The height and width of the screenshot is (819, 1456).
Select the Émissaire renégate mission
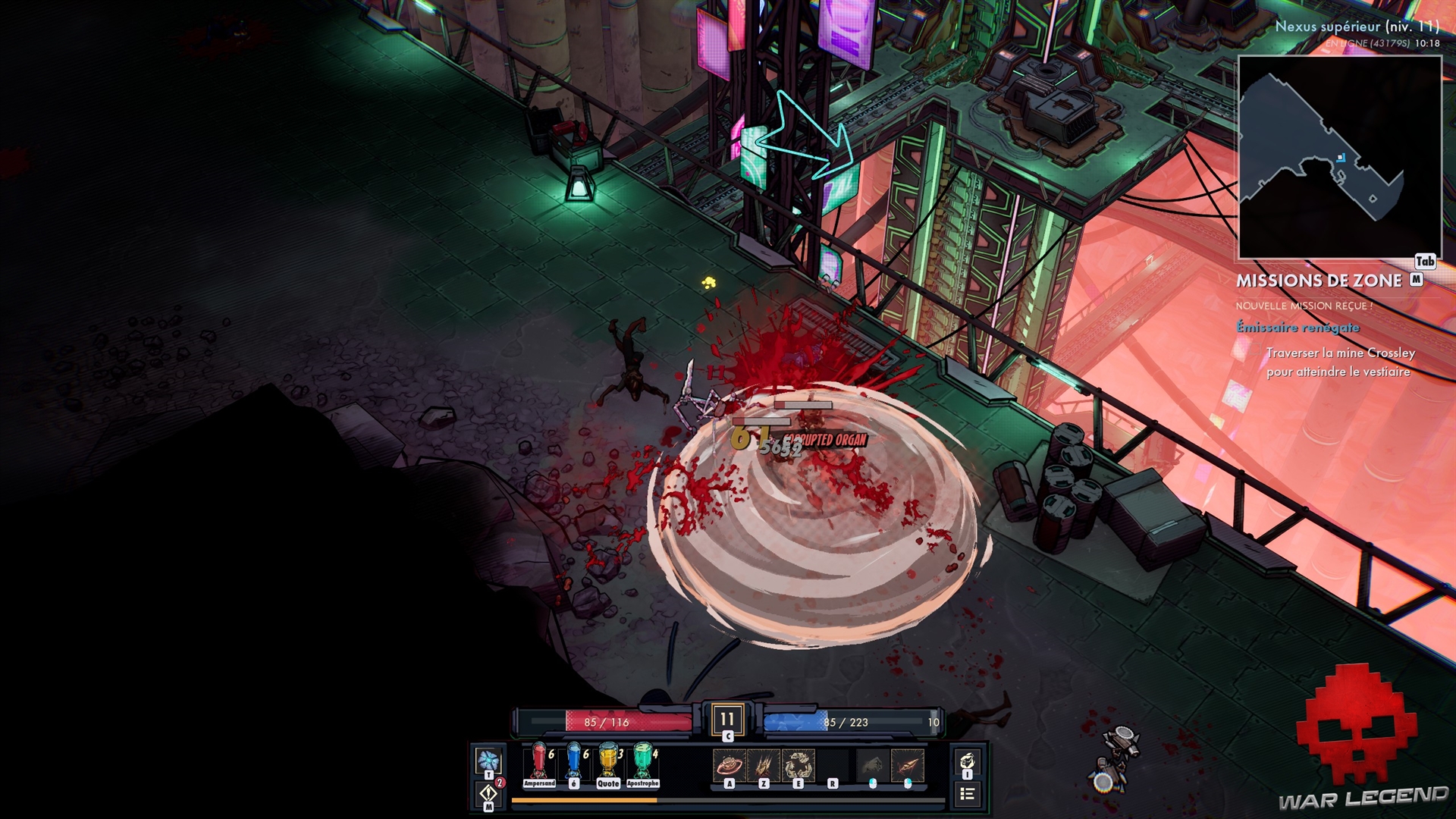[x=1298, y=328]
